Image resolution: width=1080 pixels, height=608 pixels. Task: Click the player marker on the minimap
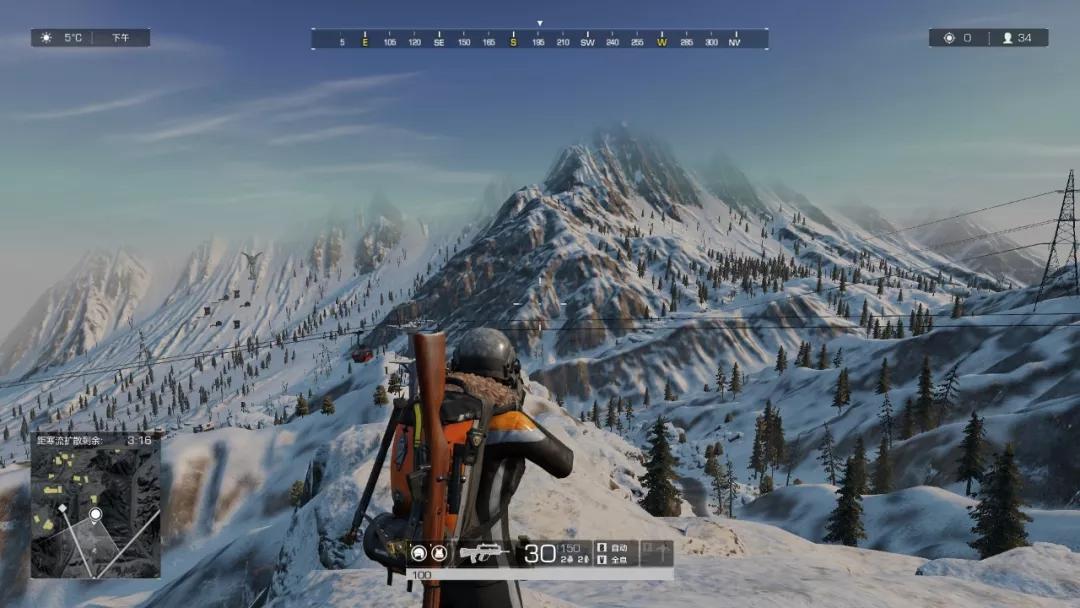coord(96,514)
